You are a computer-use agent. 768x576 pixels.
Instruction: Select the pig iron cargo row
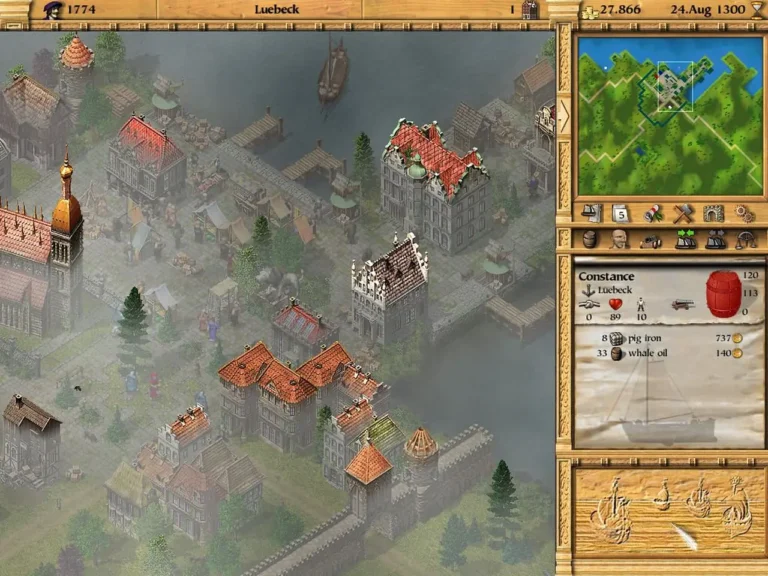click(662, 339)
